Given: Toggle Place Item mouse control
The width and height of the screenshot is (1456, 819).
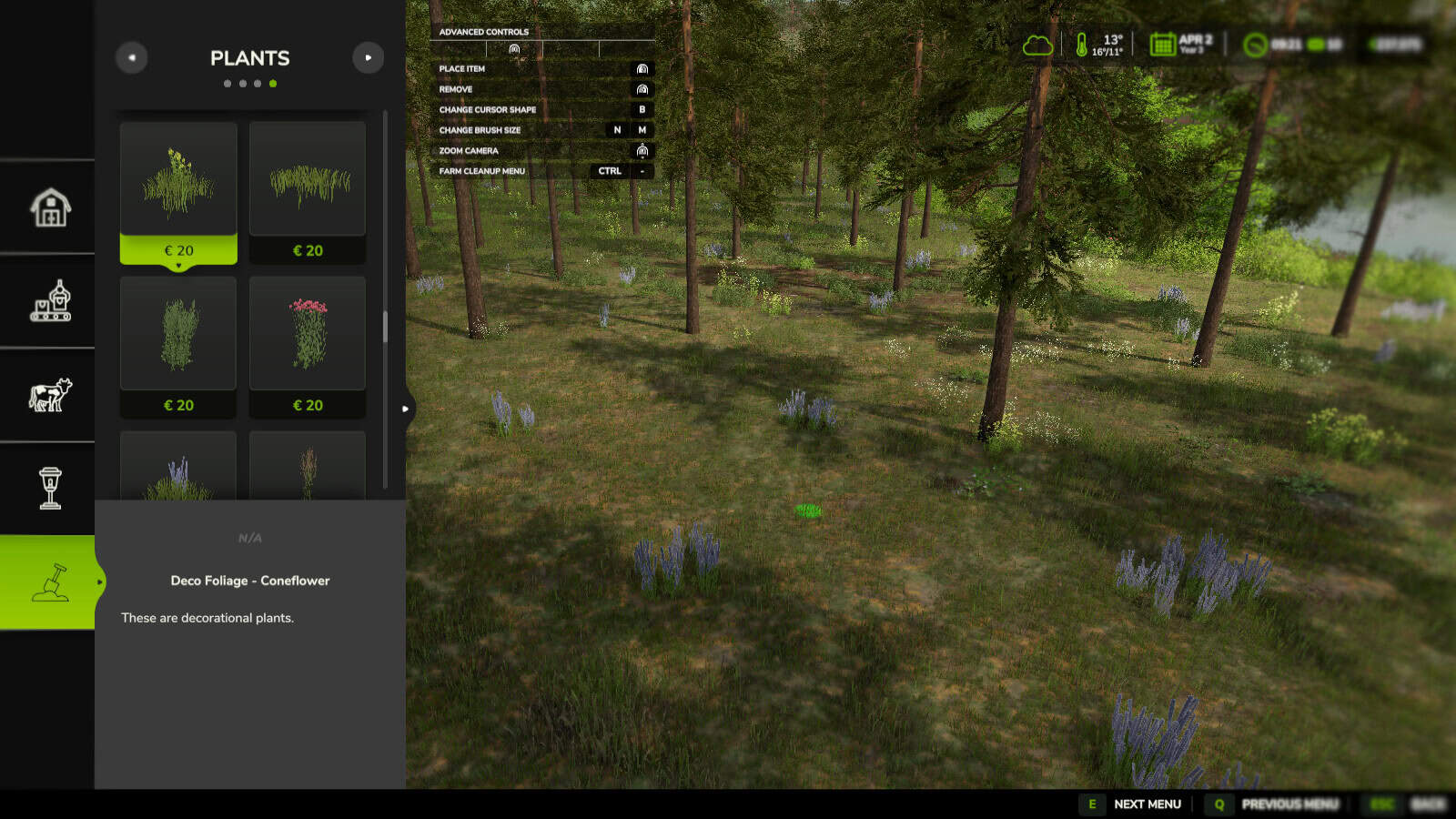Looking at the screenshot, I should tap(641, 68).
